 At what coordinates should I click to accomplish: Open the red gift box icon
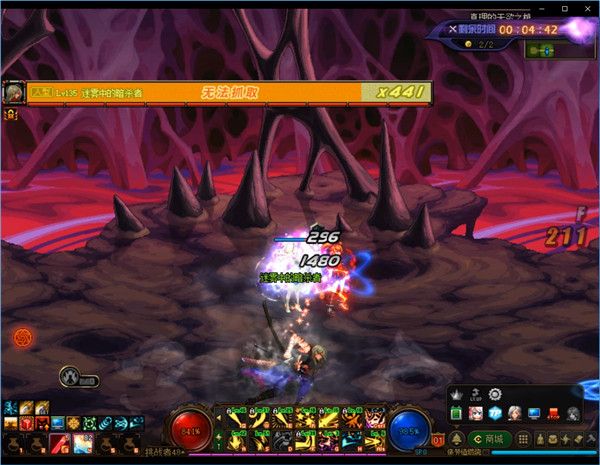[552, 414]
